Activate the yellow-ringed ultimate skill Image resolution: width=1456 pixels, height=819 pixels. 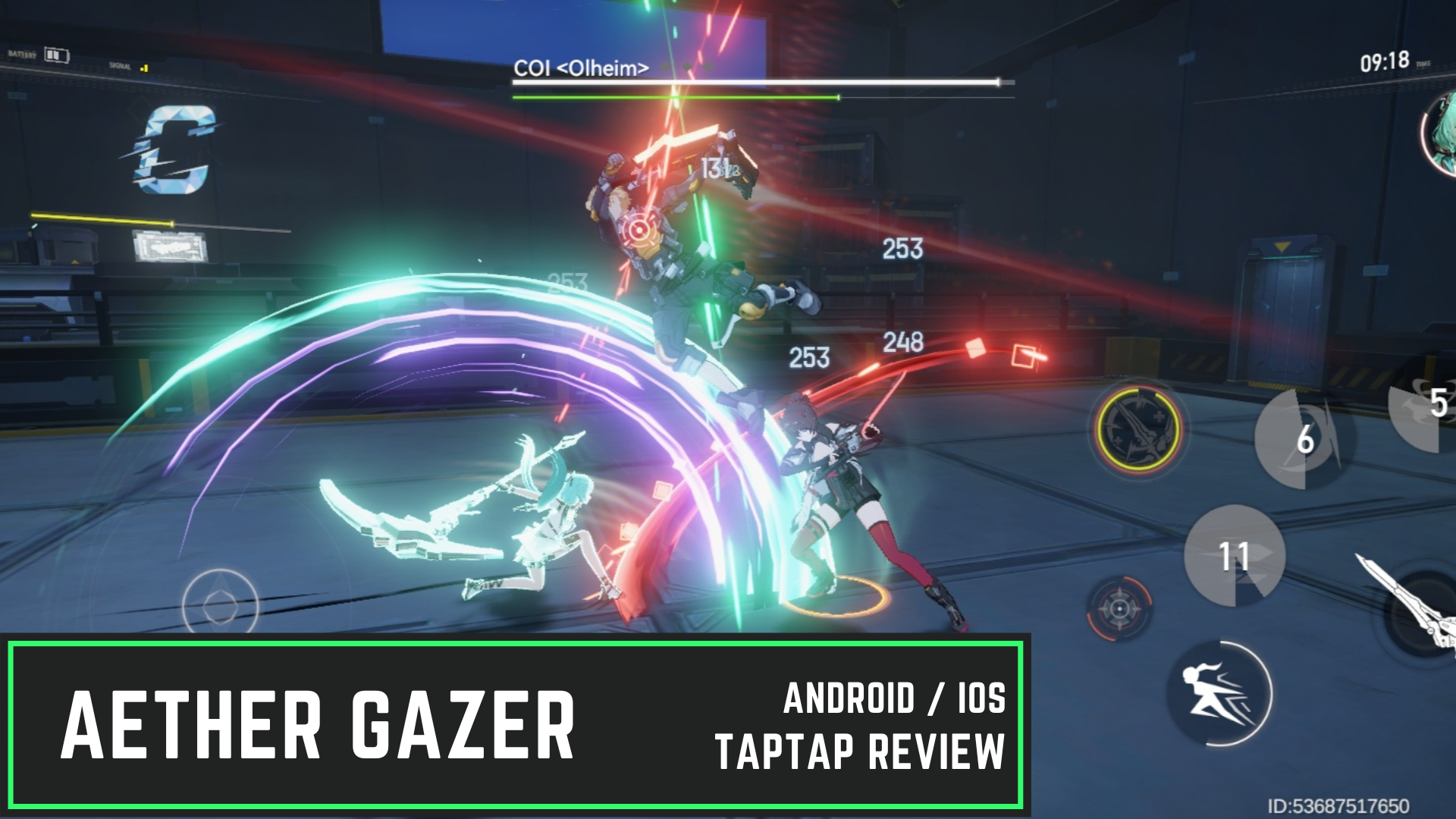tap(1137, 428)
